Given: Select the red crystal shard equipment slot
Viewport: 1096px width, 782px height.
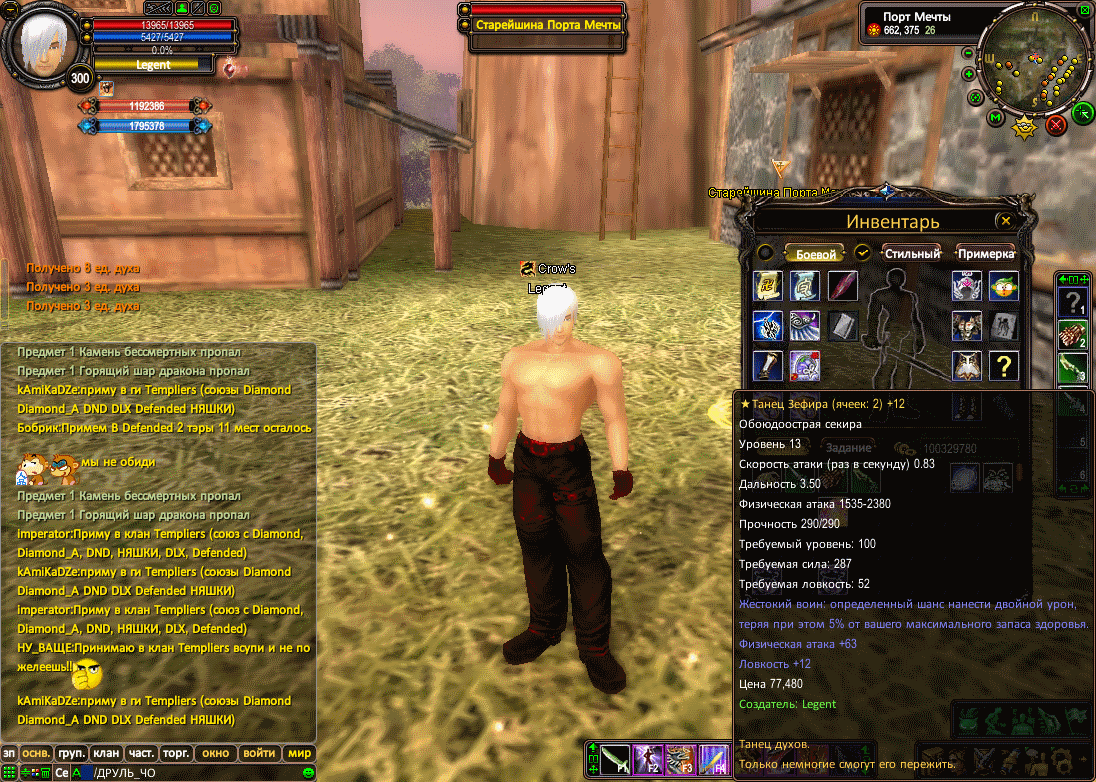Looking at the screenshot, I should (843, 286).
